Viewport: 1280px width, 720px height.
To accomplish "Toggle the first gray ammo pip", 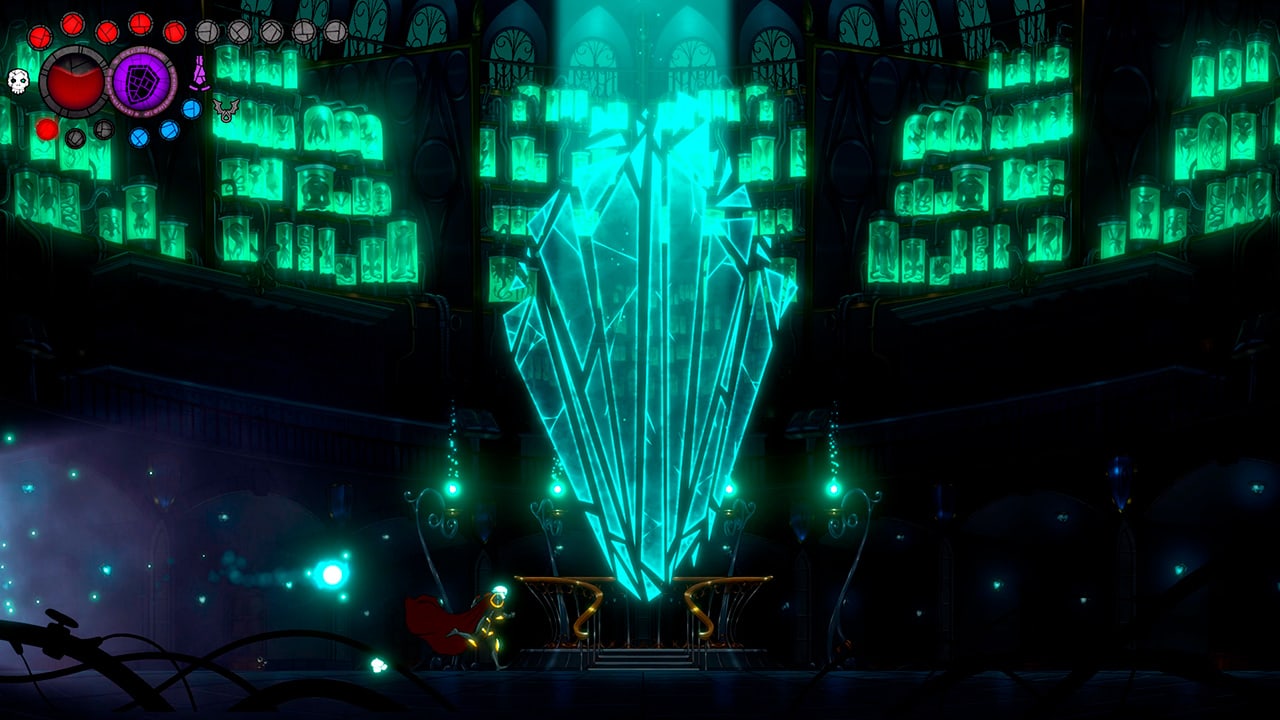I will tap(207, 31).
